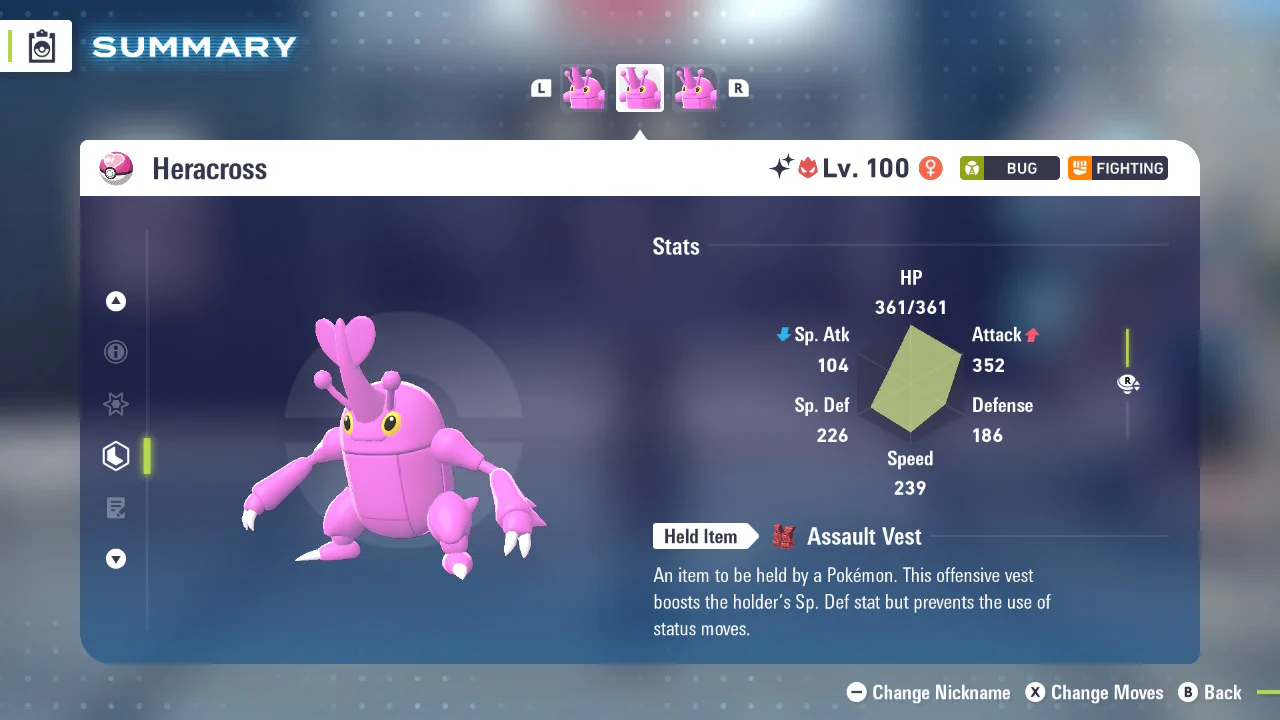
Task: Show the notepad memo tab
Action: tap(116, 508)
